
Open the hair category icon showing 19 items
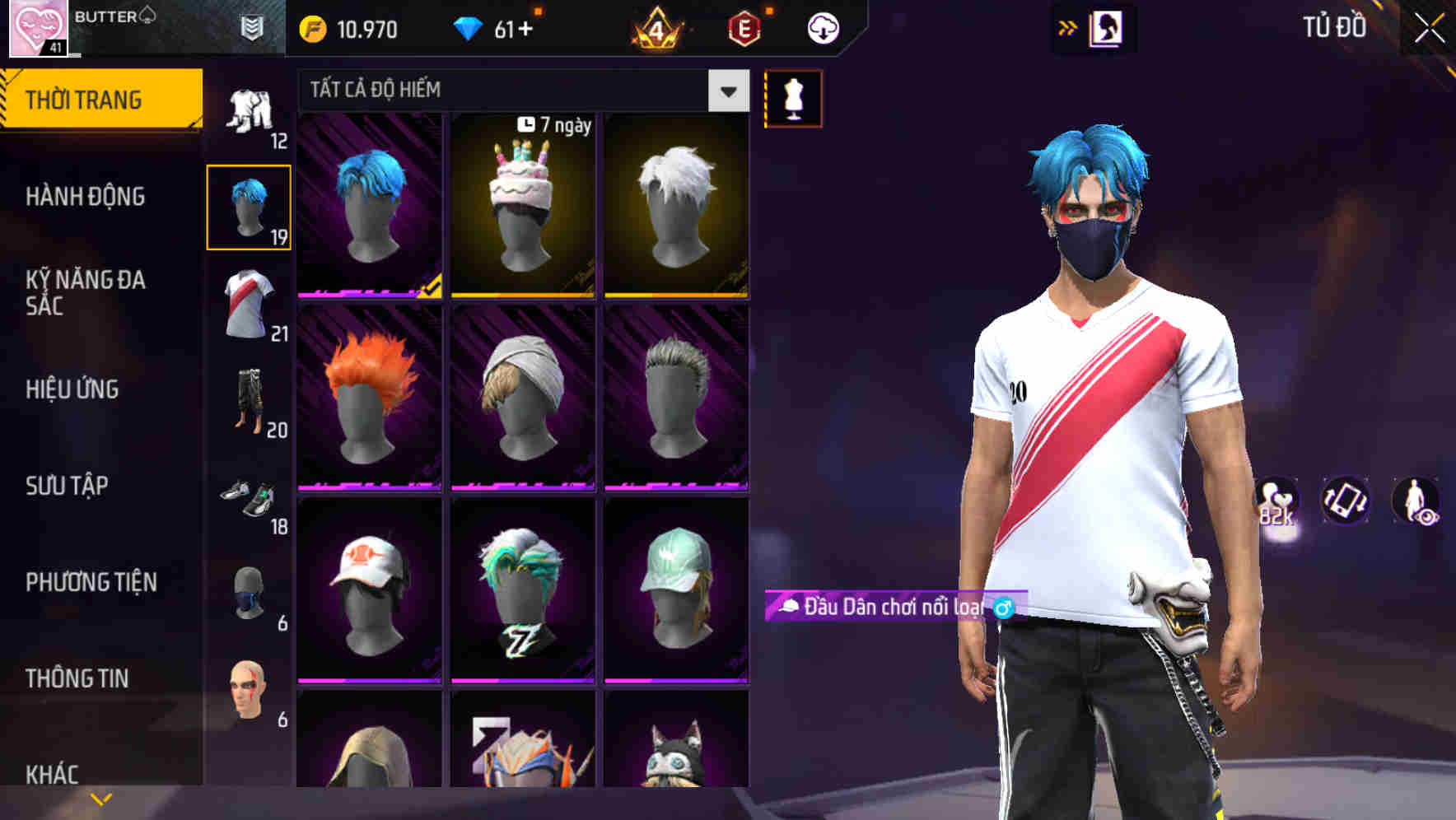pyautogui.click(x=250, y=206)
